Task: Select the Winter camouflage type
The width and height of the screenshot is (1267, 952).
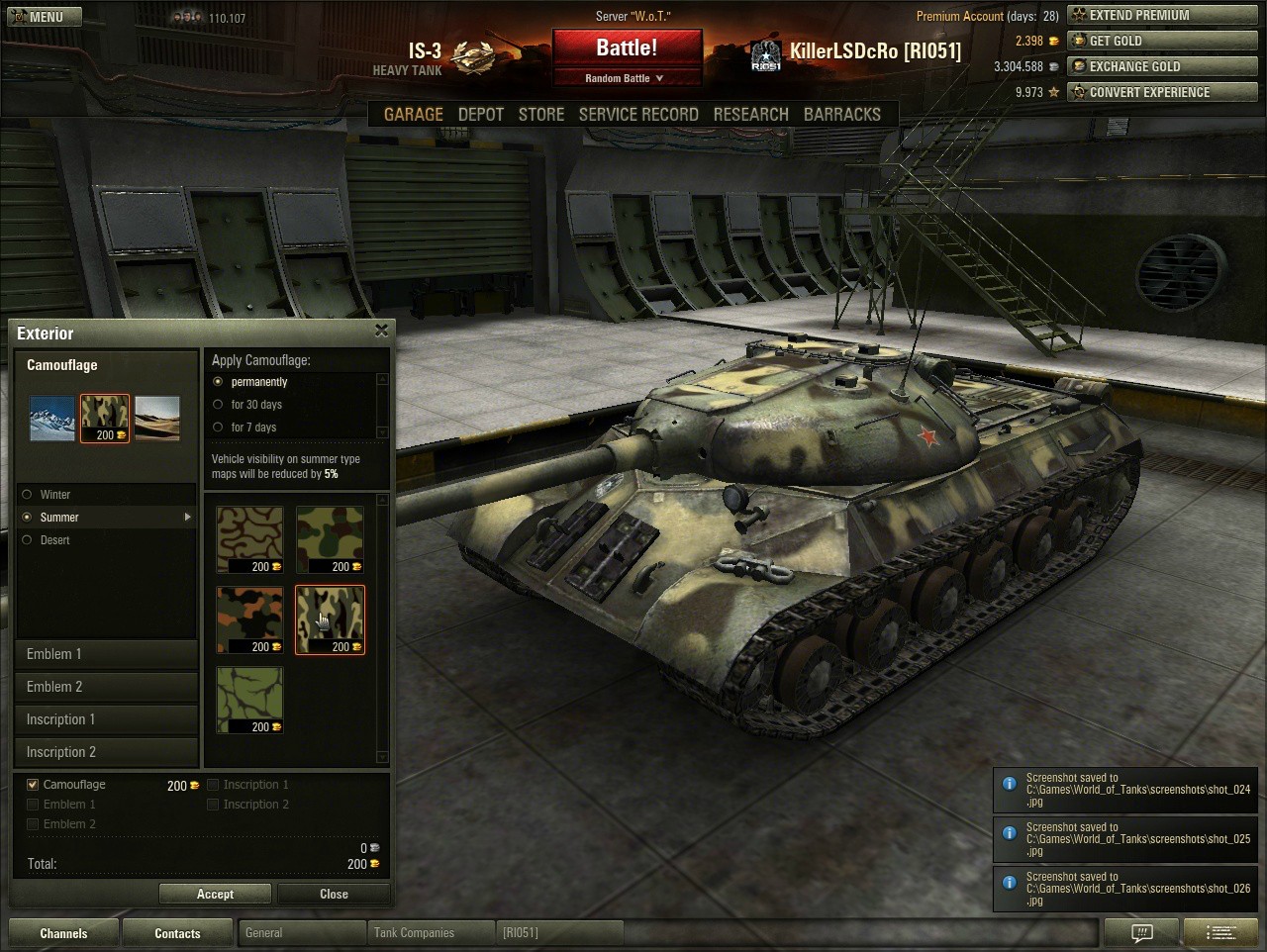Action: click(28, 494)
